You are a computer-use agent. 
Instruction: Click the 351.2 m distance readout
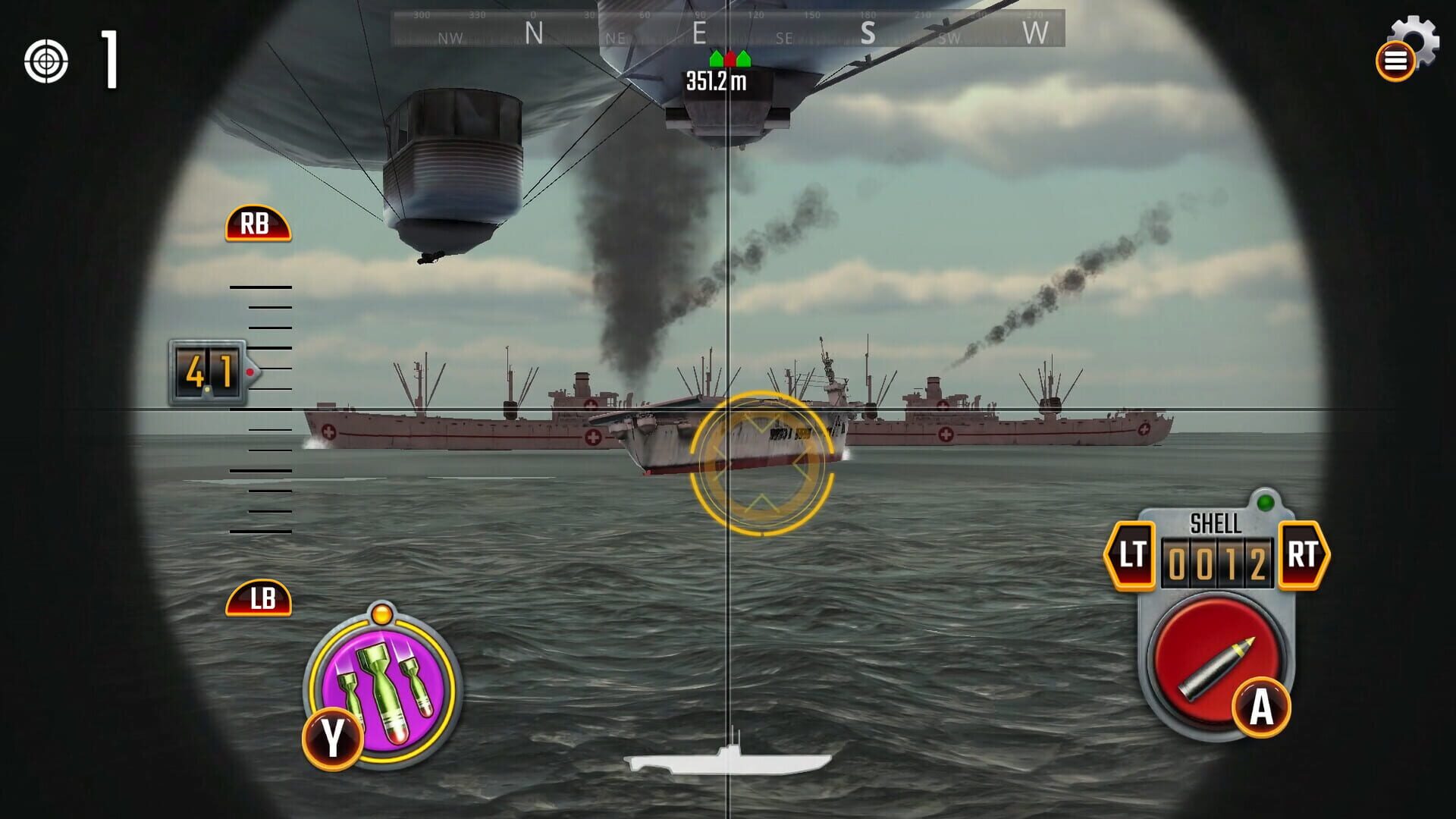point(716,80)
